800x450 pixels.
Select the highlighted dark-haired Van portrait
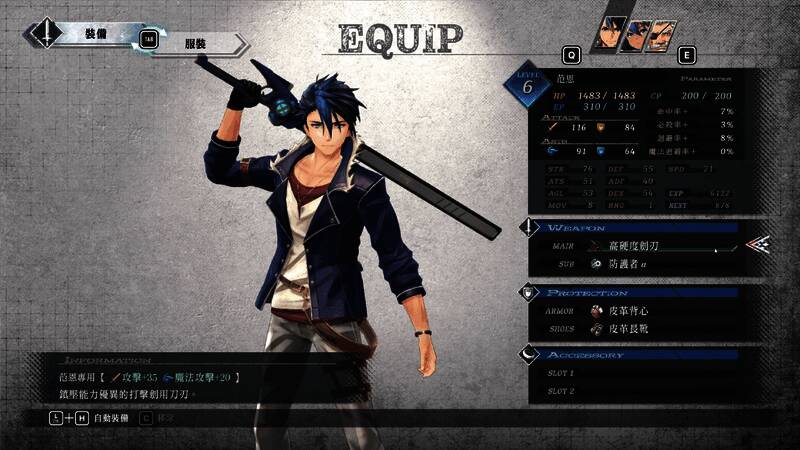tap(609, 34)
